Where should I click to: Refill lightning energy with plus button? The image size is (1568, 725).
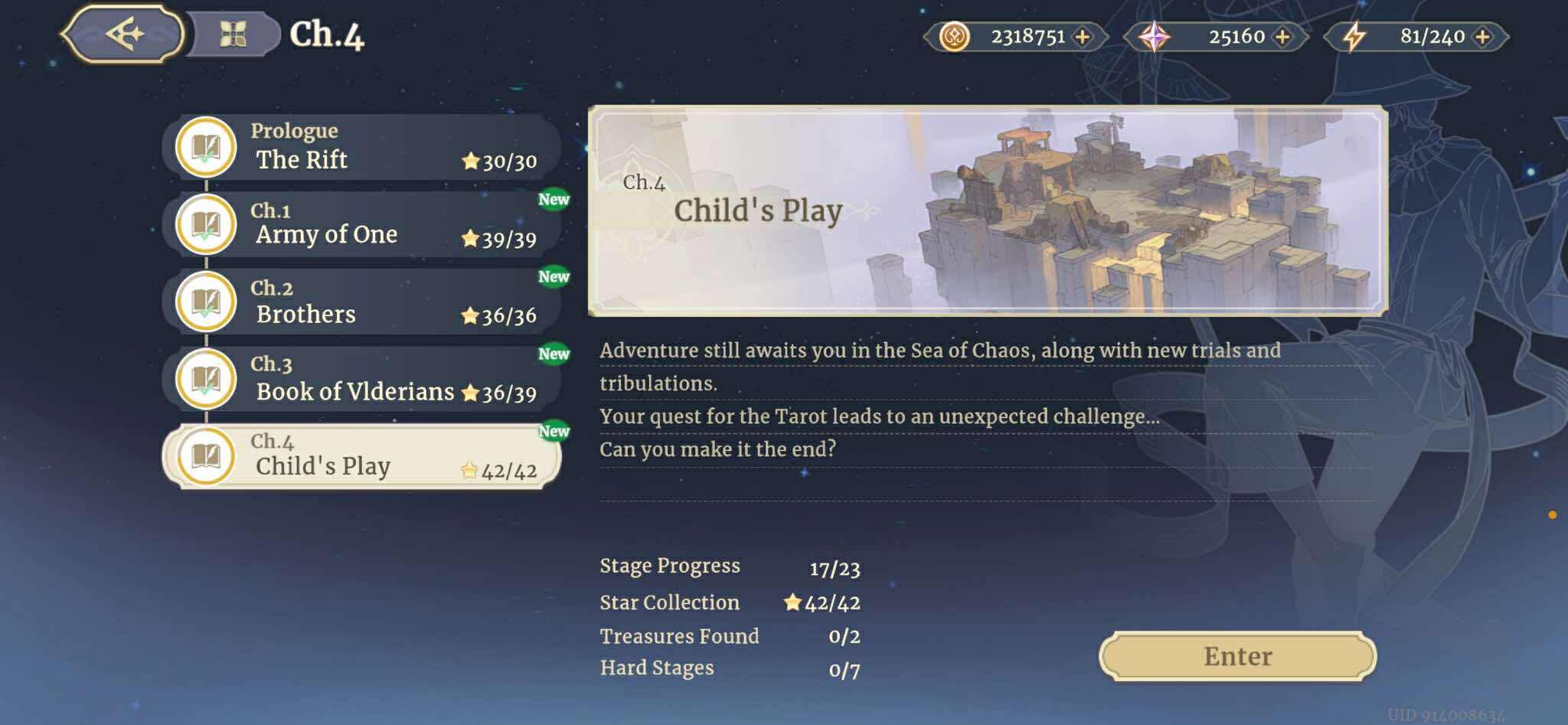pos(1482,37)
